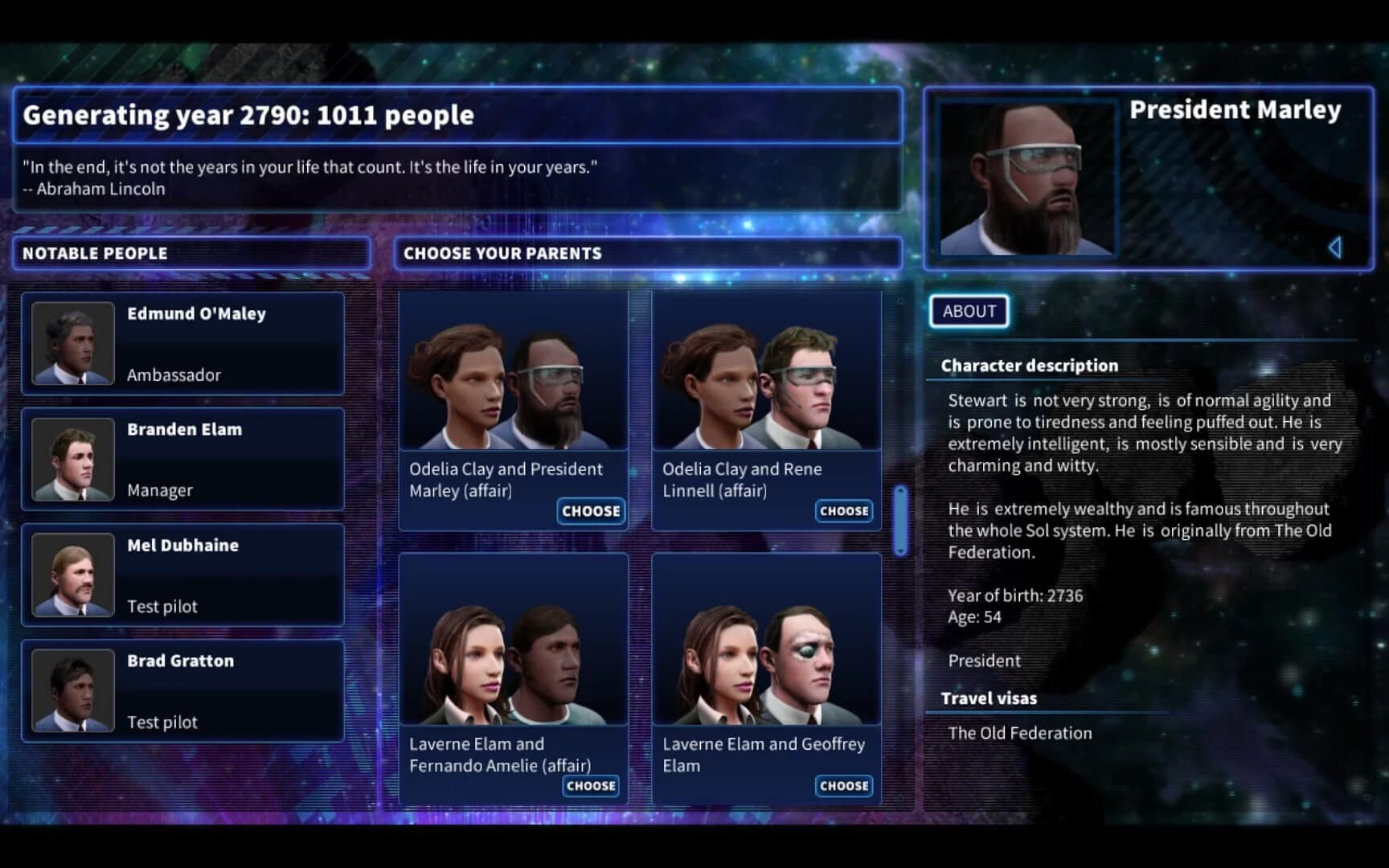Image resolution: width=1389 pixels, height=868 pixels.
Task: Choose Odelia Clay and President Marley as parents
Action: tap(591, 511)
